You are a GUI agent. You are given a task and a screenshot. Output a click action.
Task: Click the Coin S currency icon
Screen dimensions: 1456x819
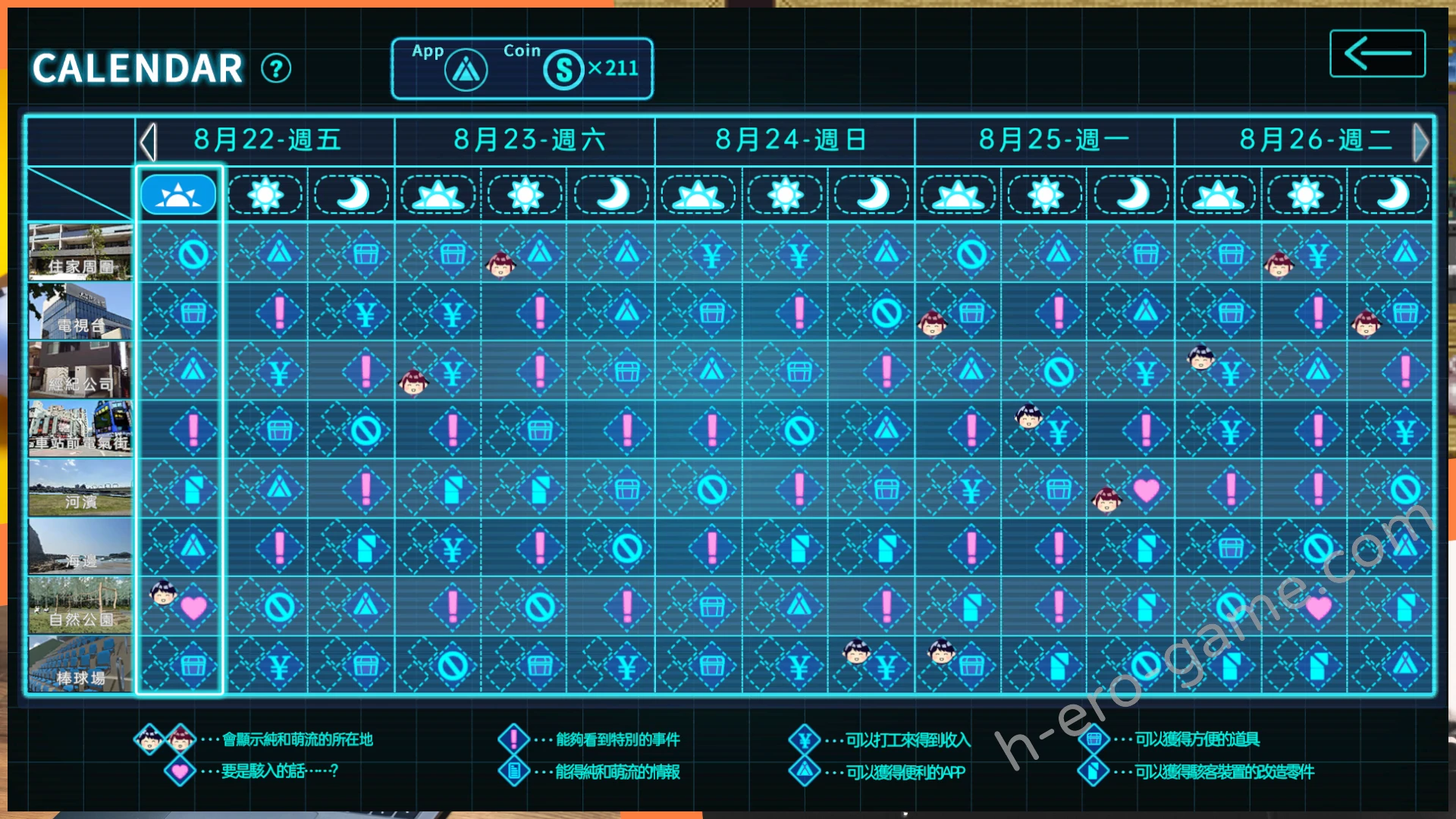click(x=563, y=71)
